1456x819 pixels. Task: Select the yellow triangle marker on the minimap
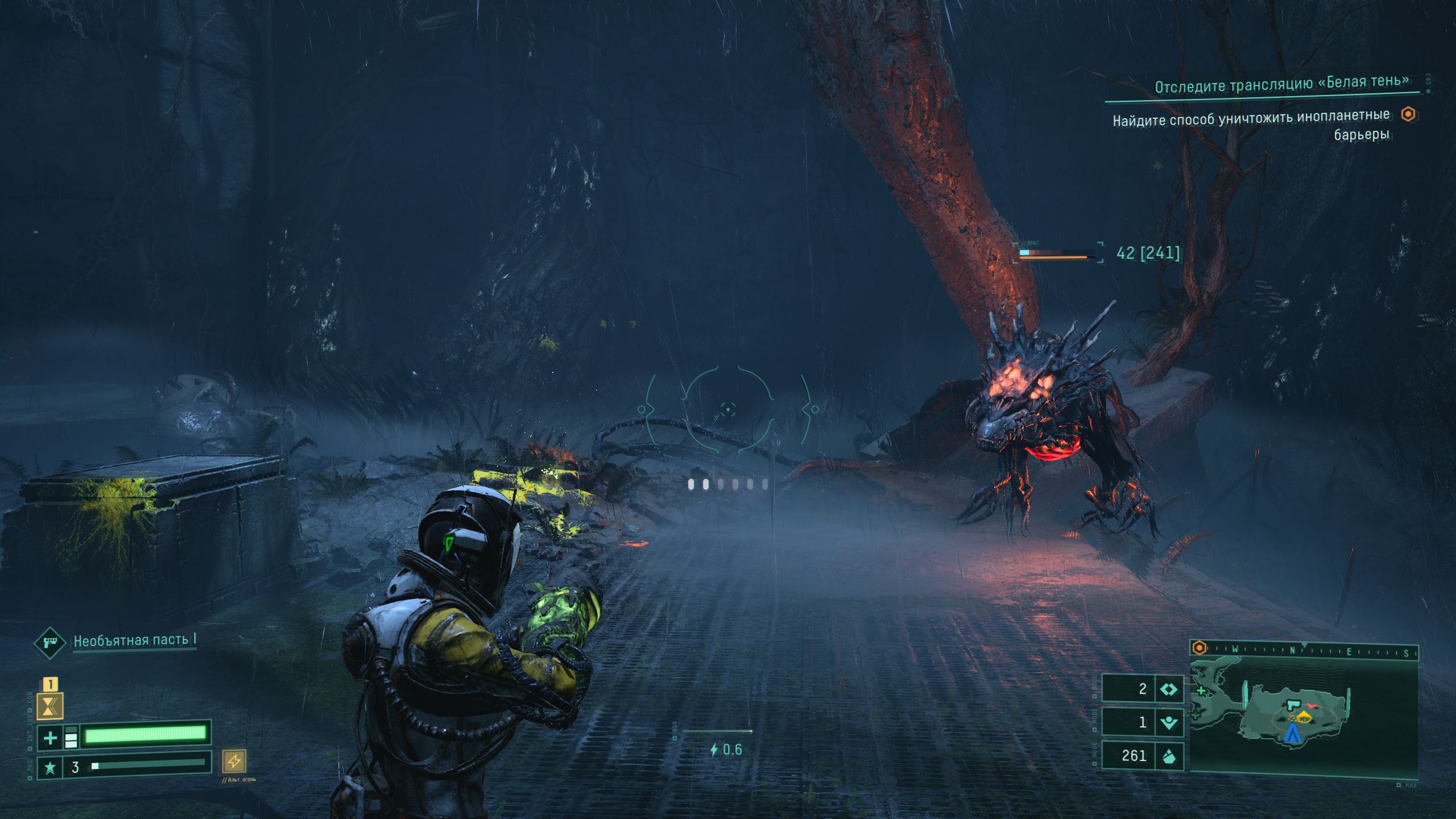tap(1304, 715)
